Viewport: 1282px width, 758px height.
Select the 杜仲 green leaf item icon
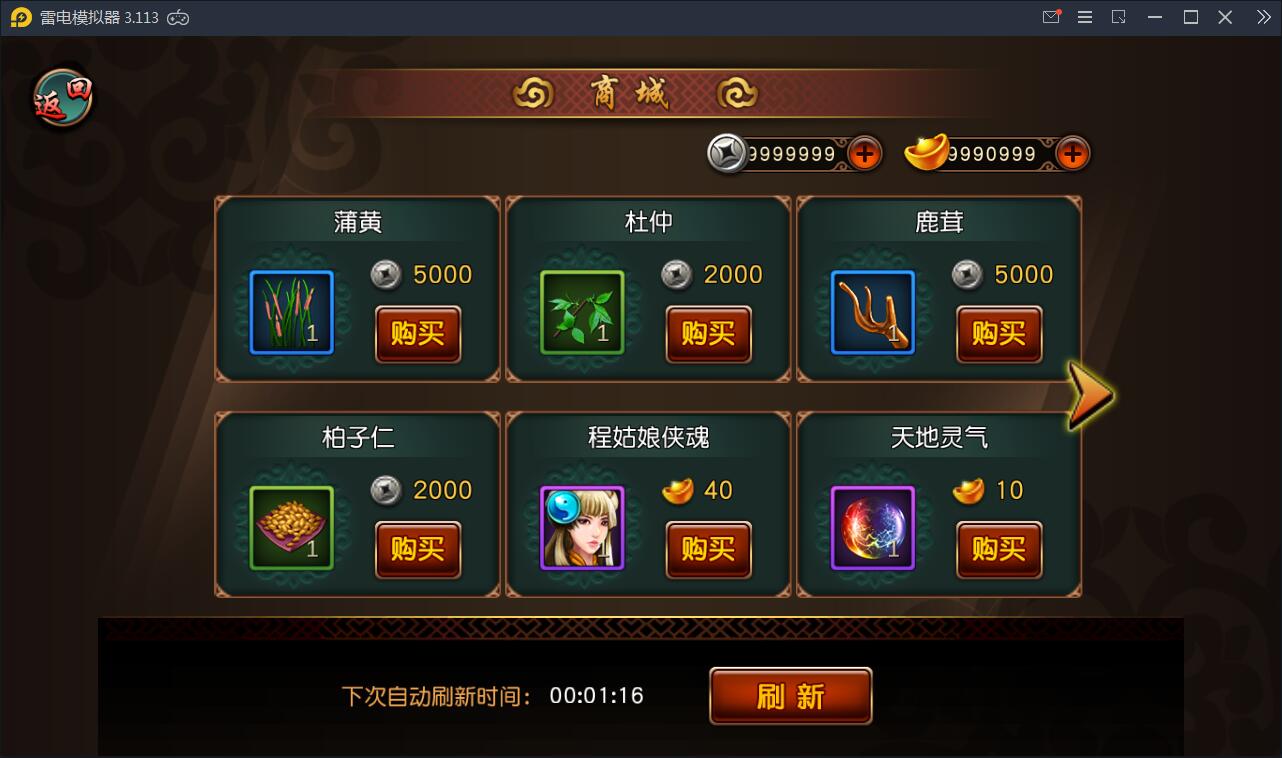tap(582, 313)
